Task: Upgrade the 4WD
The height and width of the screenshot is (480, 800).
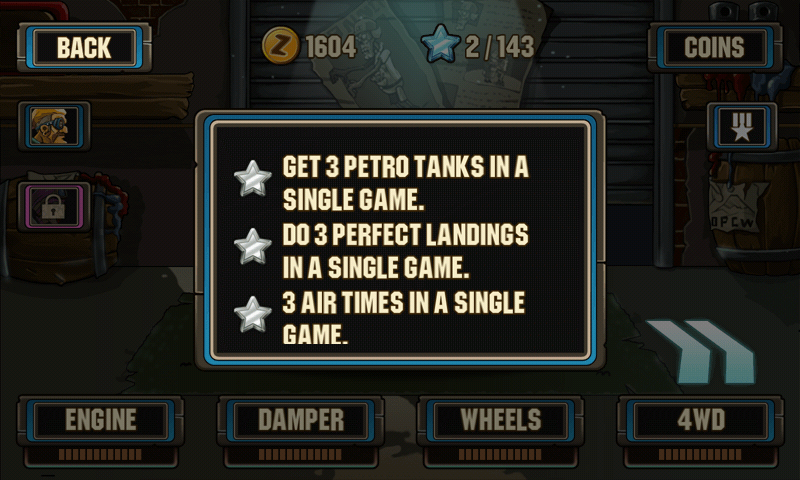Action: click(x=700, y=420)
